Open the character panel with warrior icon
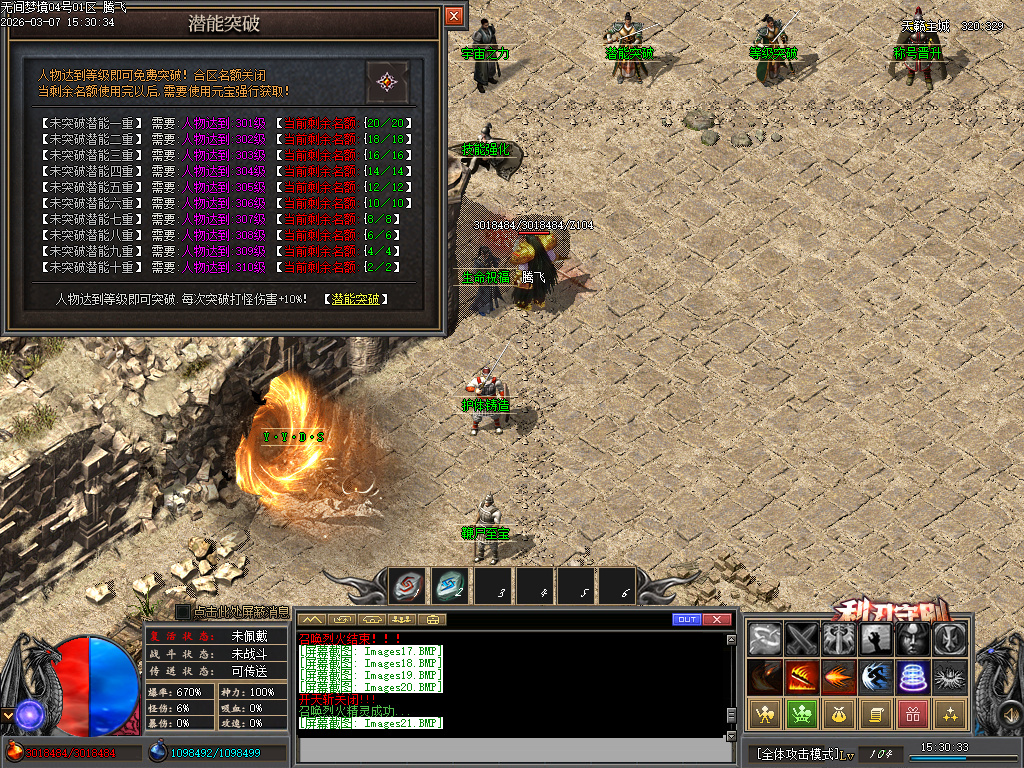 (765, 714)
